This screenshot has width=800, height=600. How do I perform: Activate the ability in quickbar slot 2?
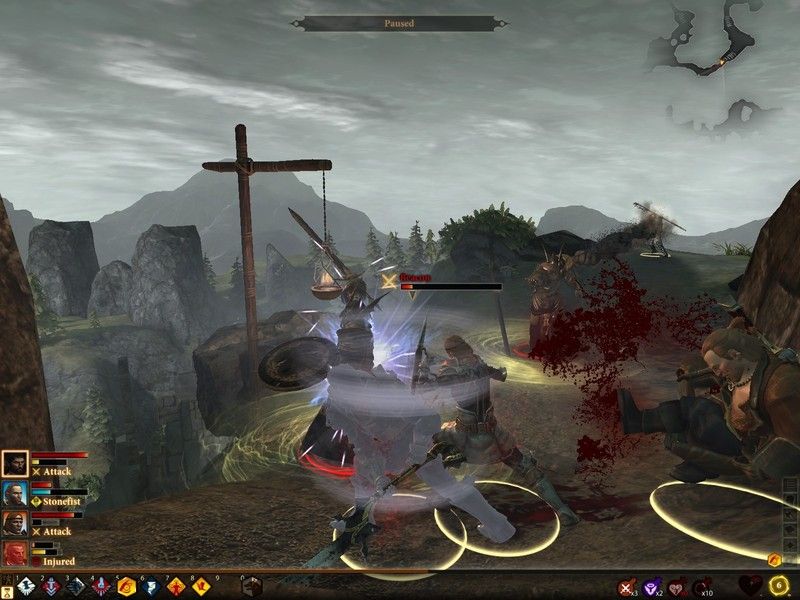tap(49, 586)
